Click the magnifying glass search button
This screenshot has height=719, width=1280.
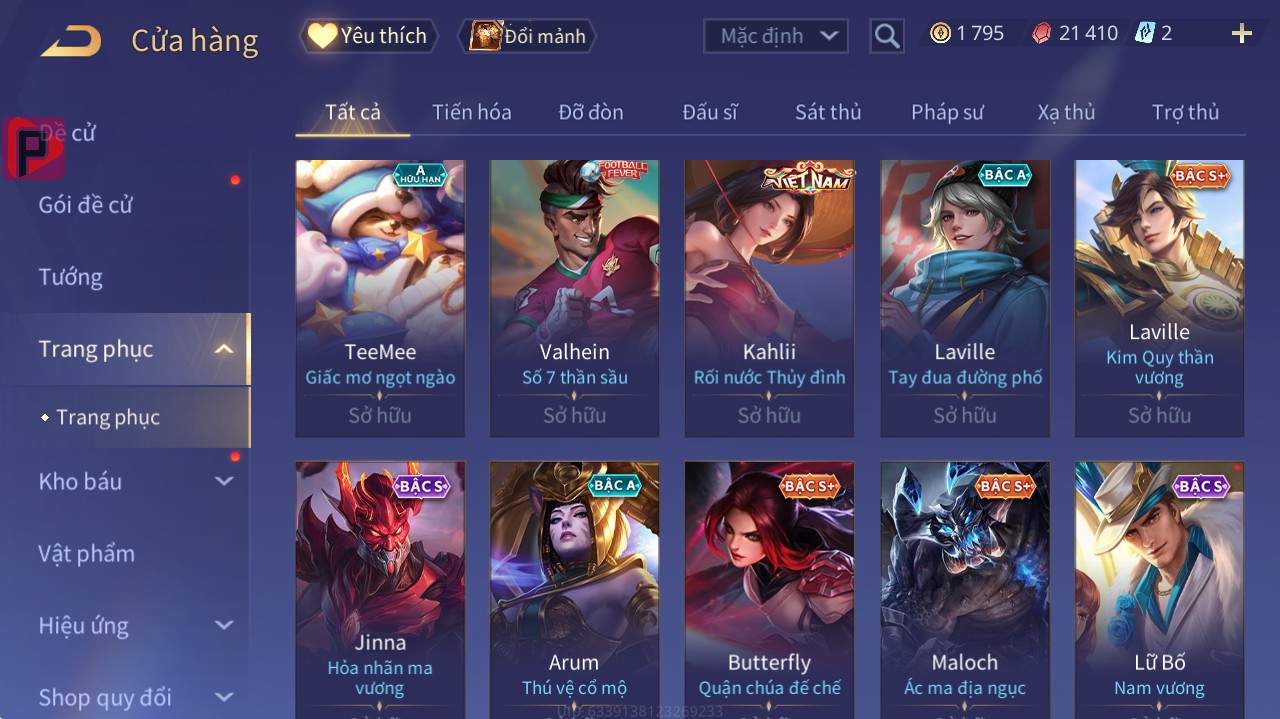pyautogui.click(x=887, y=36)
